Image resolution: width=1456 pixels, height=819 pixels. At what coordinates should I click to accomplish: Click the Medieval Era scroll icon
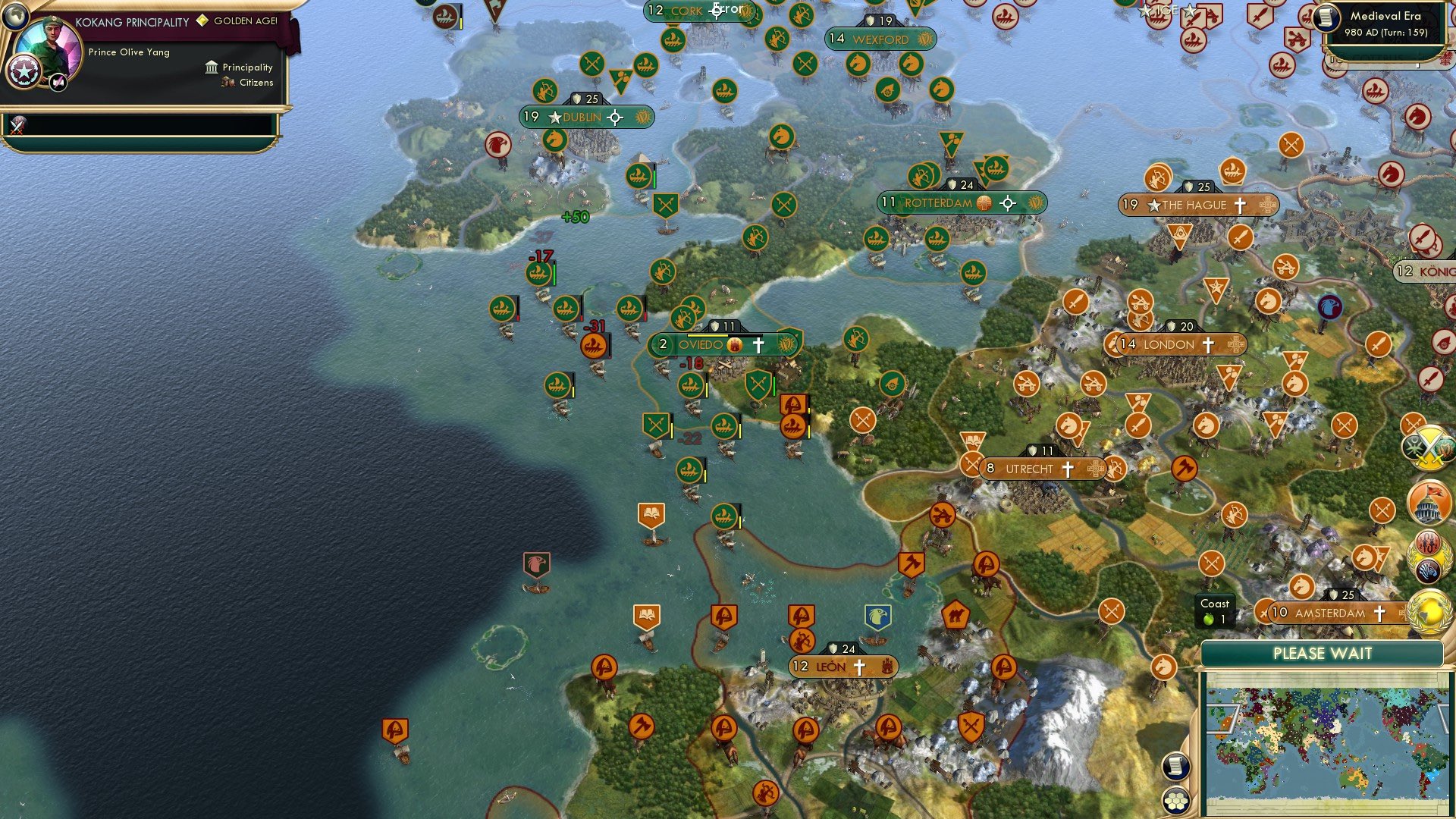(1327, 18)
